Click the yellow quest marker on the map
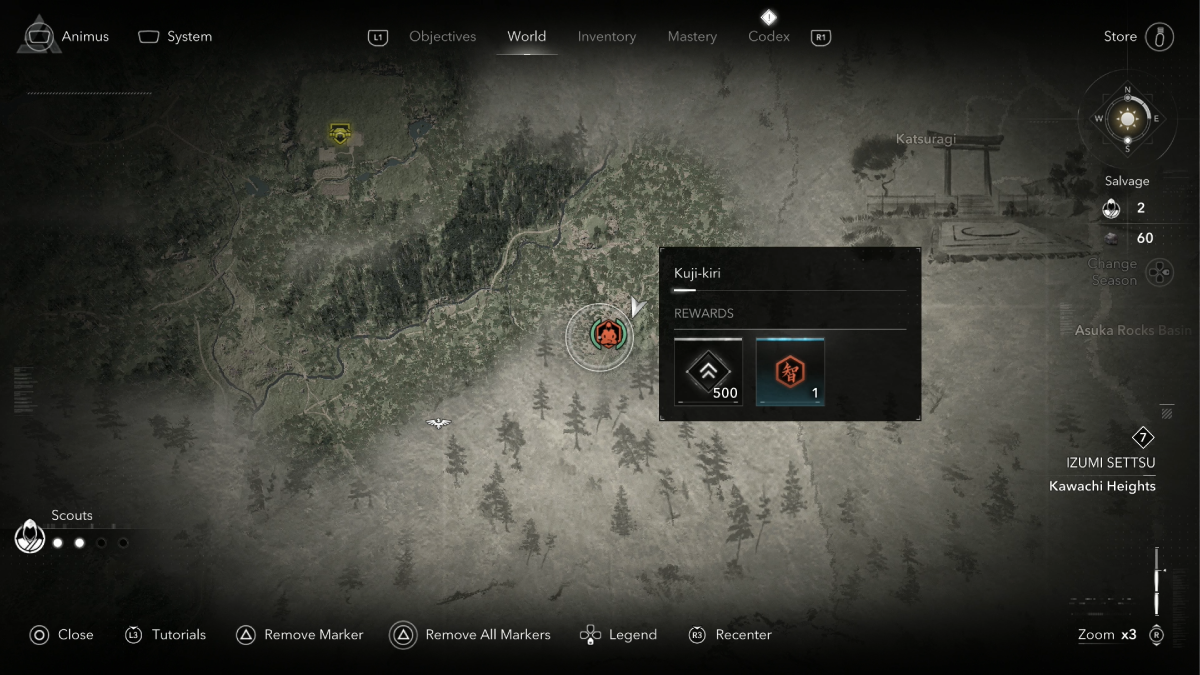1200x675 pixels. click(x=340, y=133)
